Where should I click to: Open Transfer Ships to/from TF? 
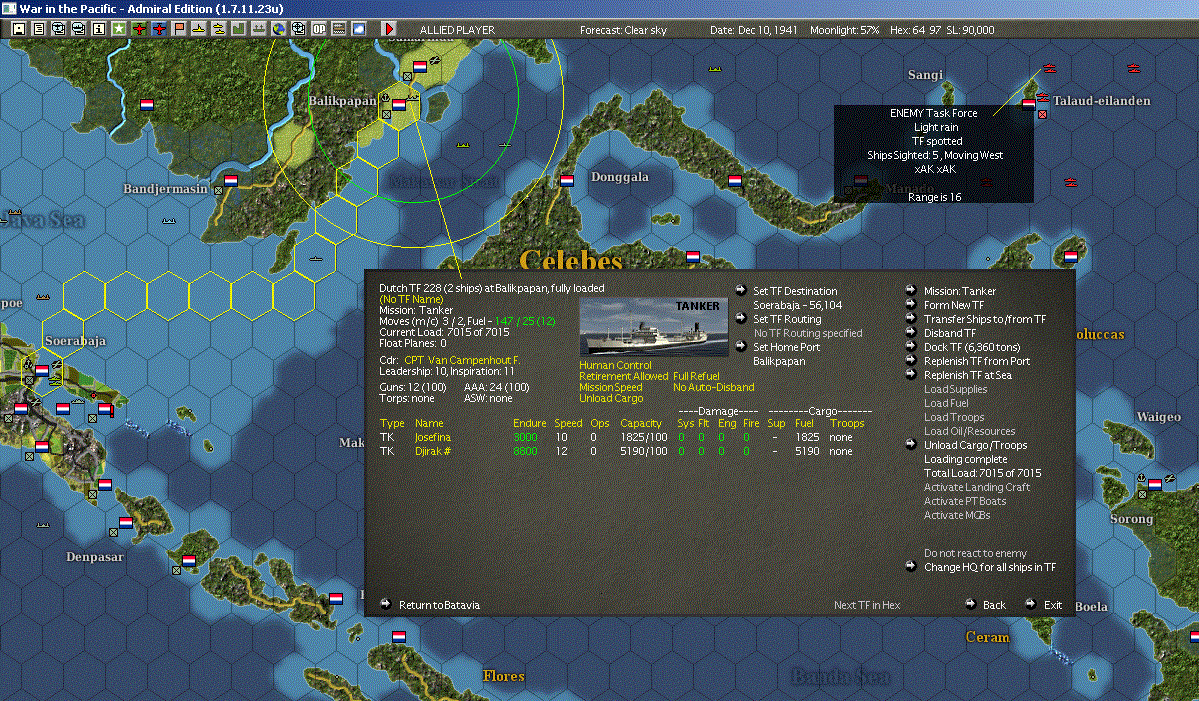click(984, 319)
